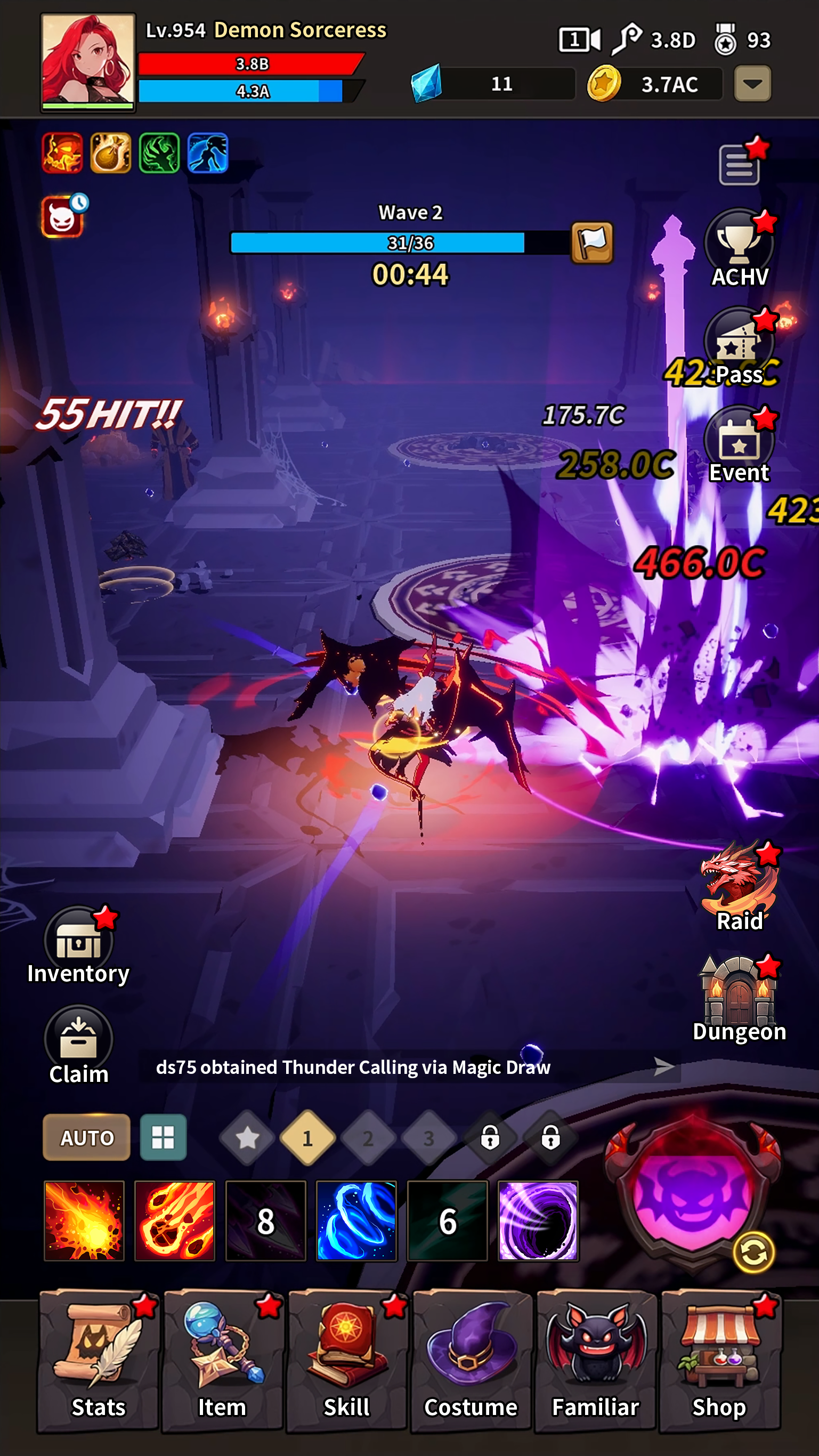Cast the fireball skill
The height and width of the screenshot is (1456, 819).
(84, 1221)
